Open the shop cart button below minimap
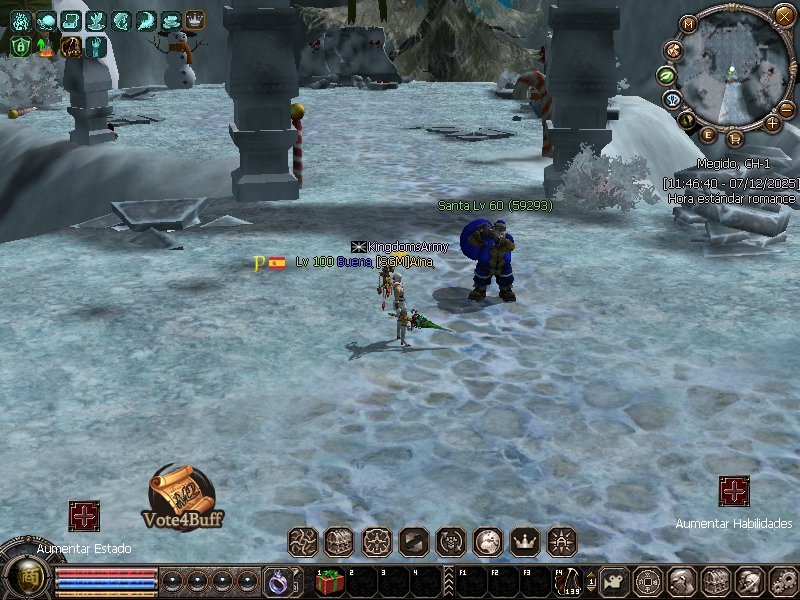This screenshot has height=600, width=800. tap(735, 138)
